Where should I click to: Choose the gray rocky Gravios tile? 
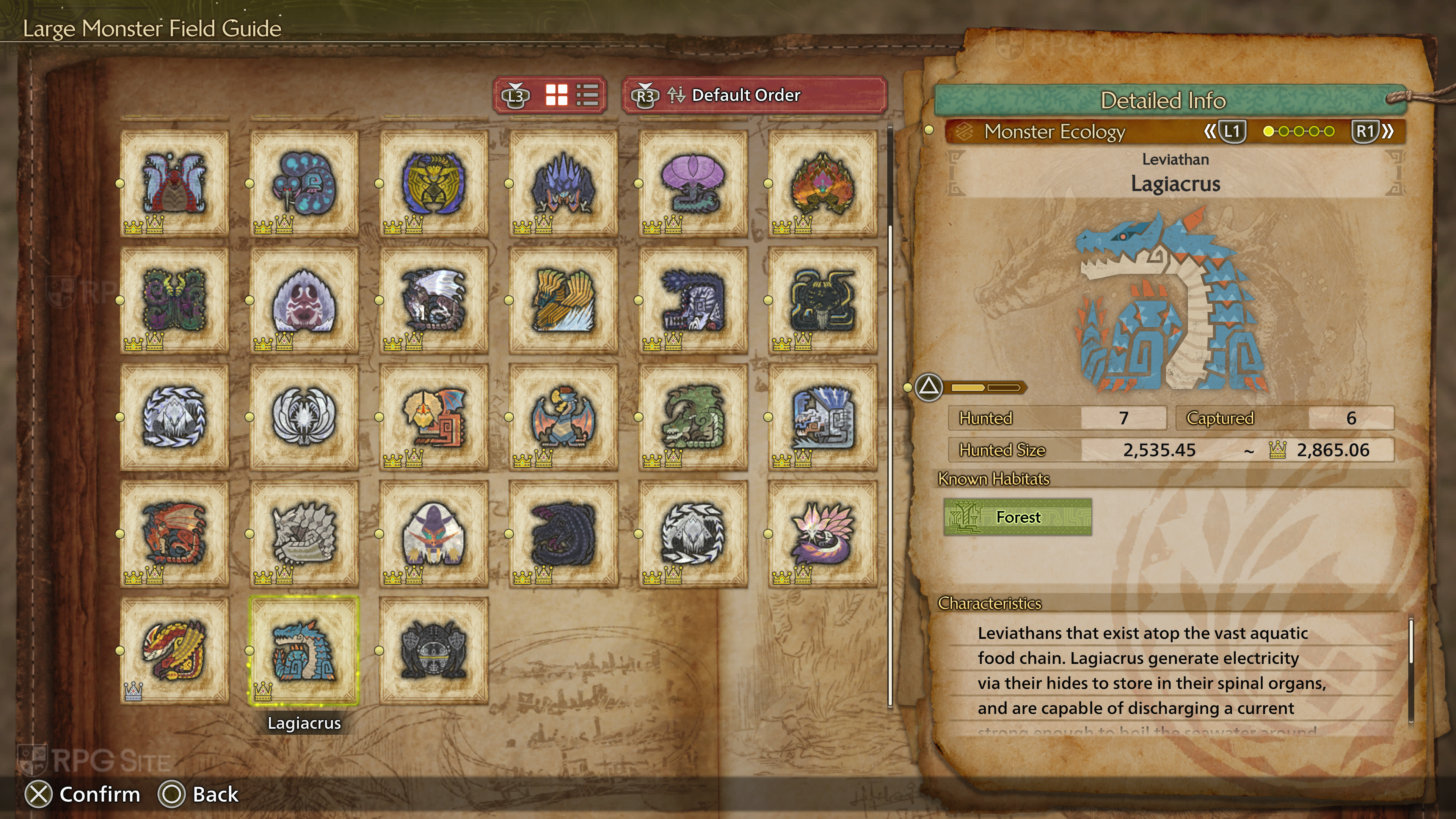click(x=304, y=533)
